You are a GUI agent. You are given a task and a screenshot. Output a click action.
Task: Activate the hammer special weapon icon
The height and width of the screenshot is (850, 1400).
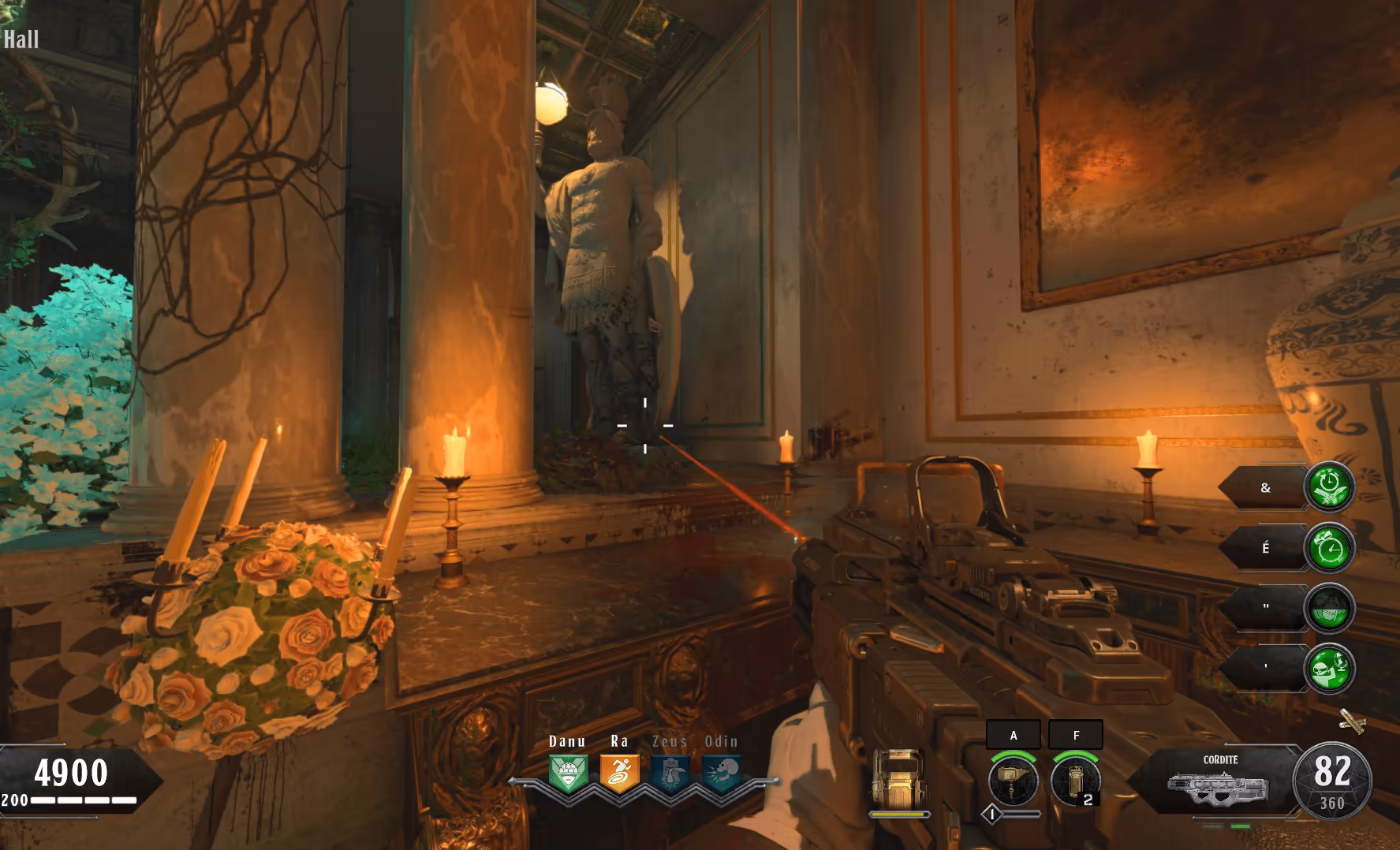[x=1013, y=780]
